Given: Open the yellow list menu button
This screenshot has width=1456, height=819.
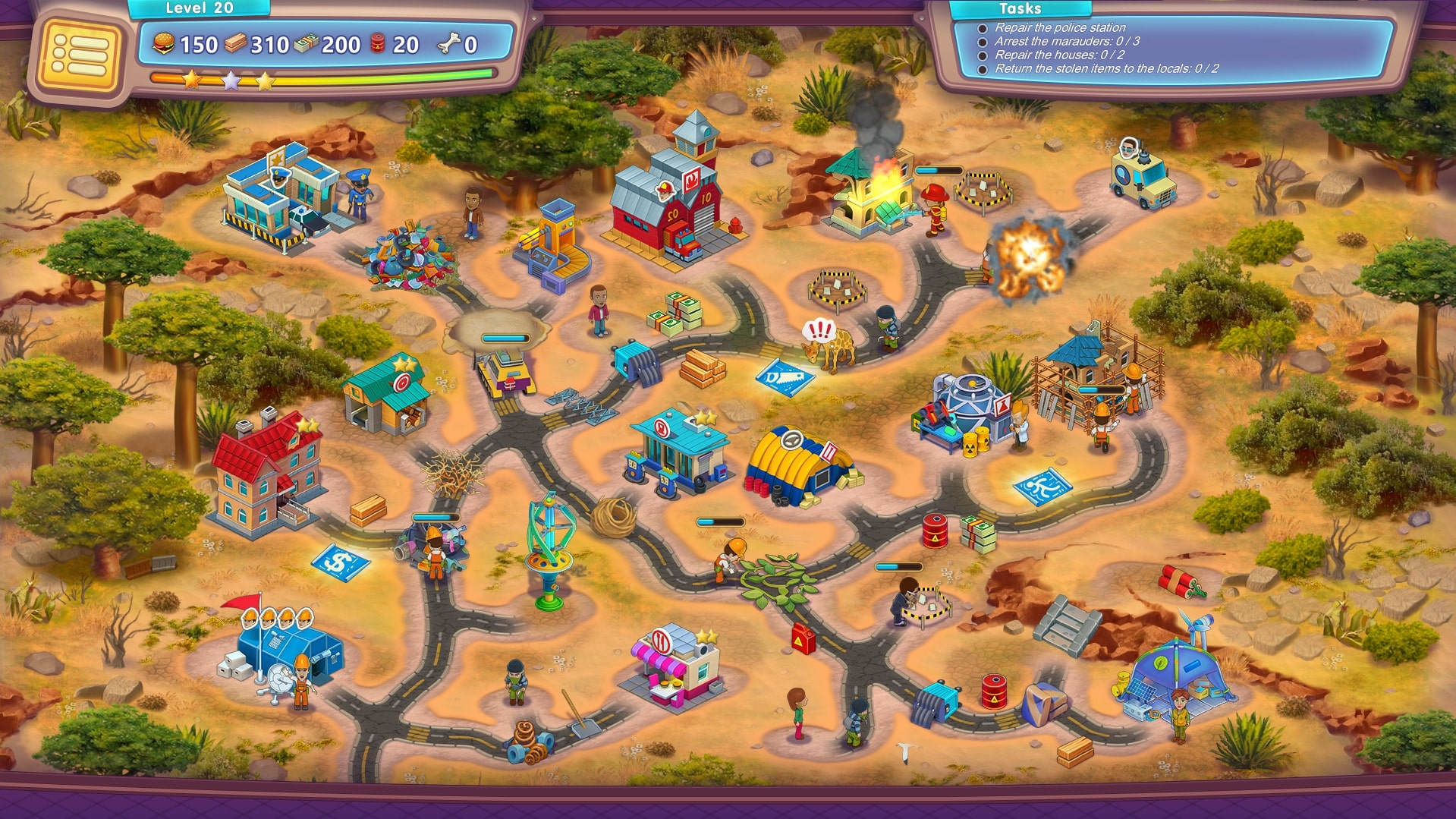Looking at the screenshot, I should [x=79, y=53].
